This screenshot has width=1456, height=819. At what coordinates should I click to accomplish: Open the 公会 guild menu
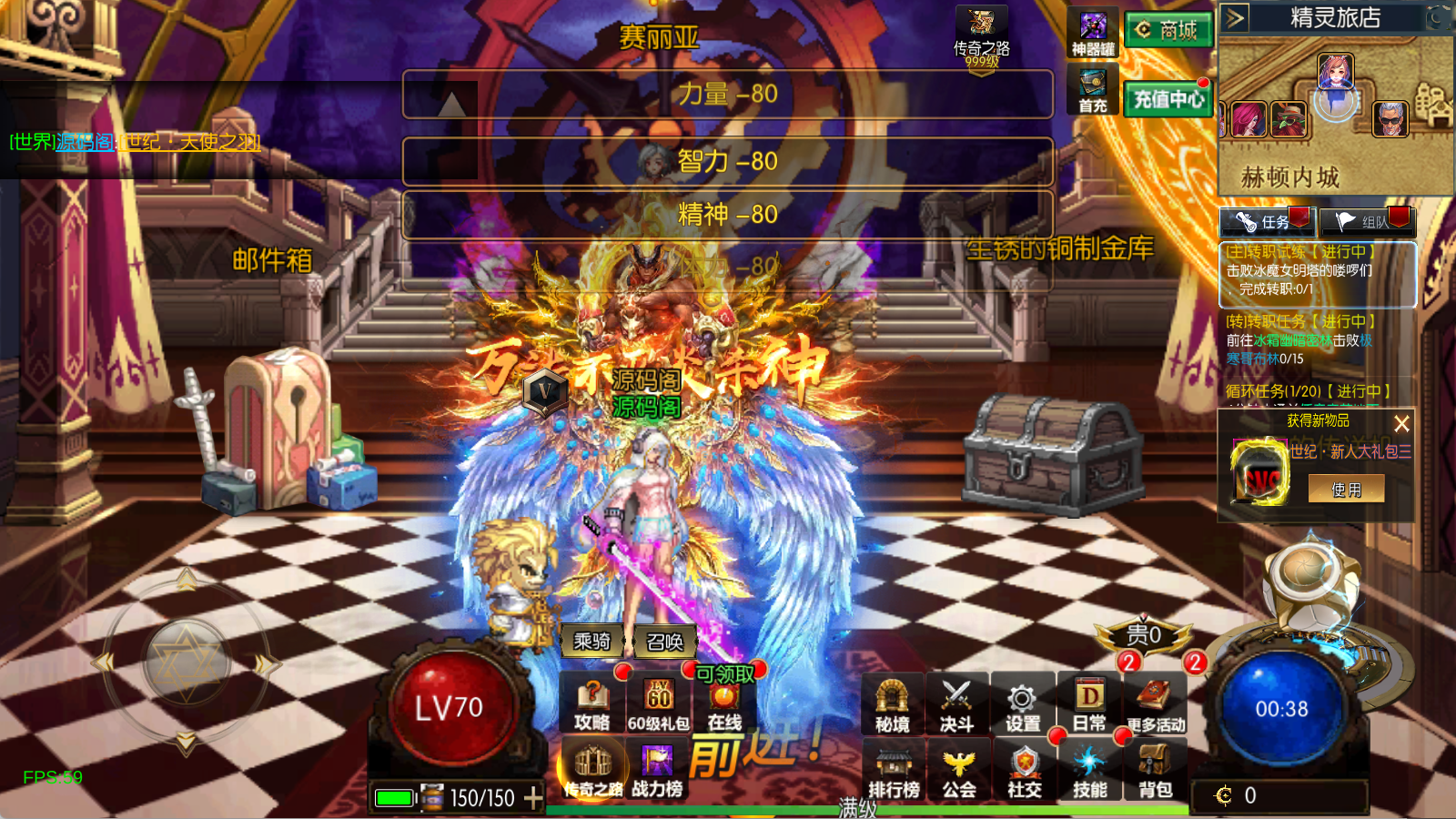pyautogui.click(x=959, y=772)
